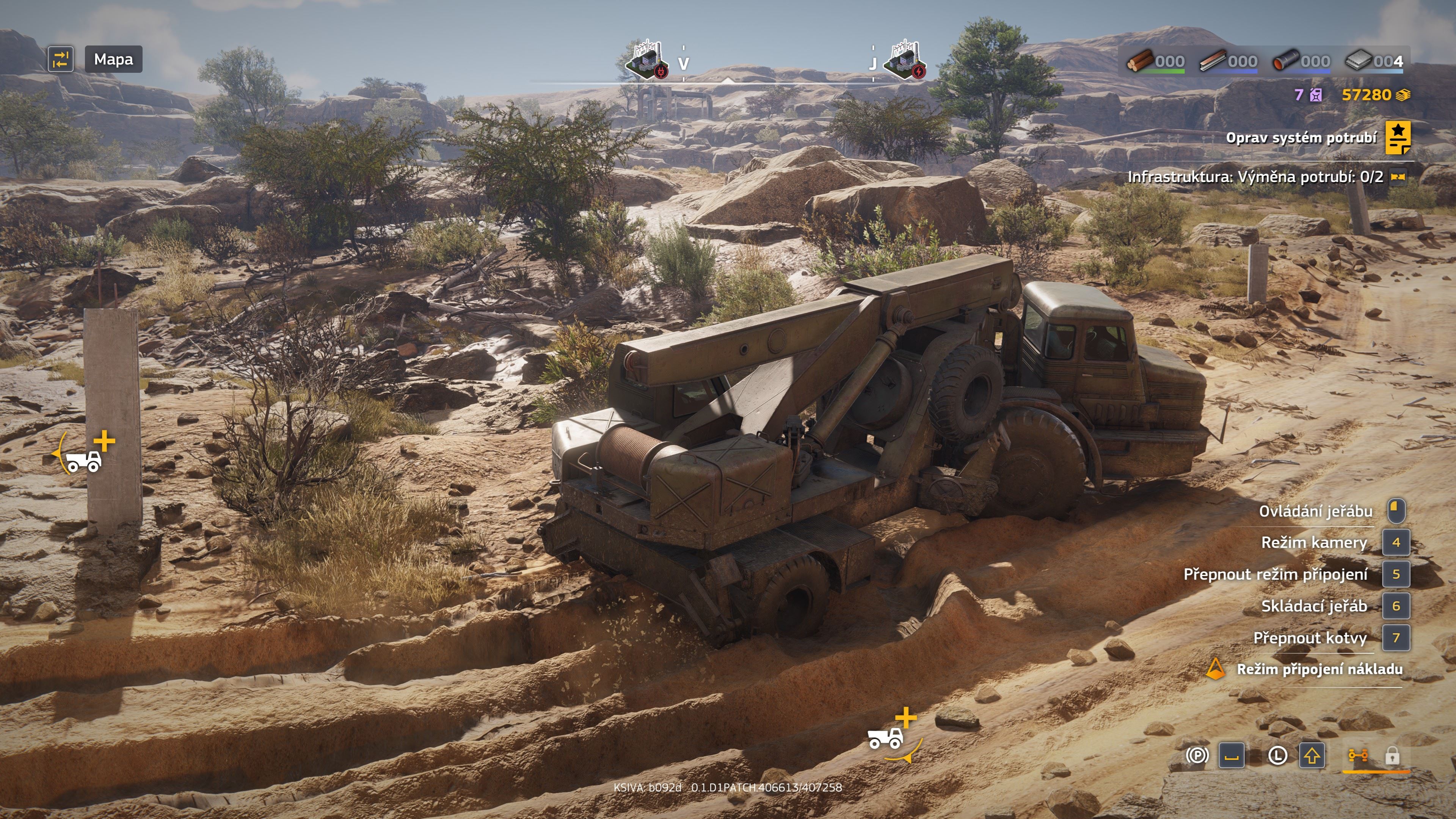Click the headlights clock-style (L) icon
The height and width of the screenshot is (819, 1456).
coord(1278,756)
